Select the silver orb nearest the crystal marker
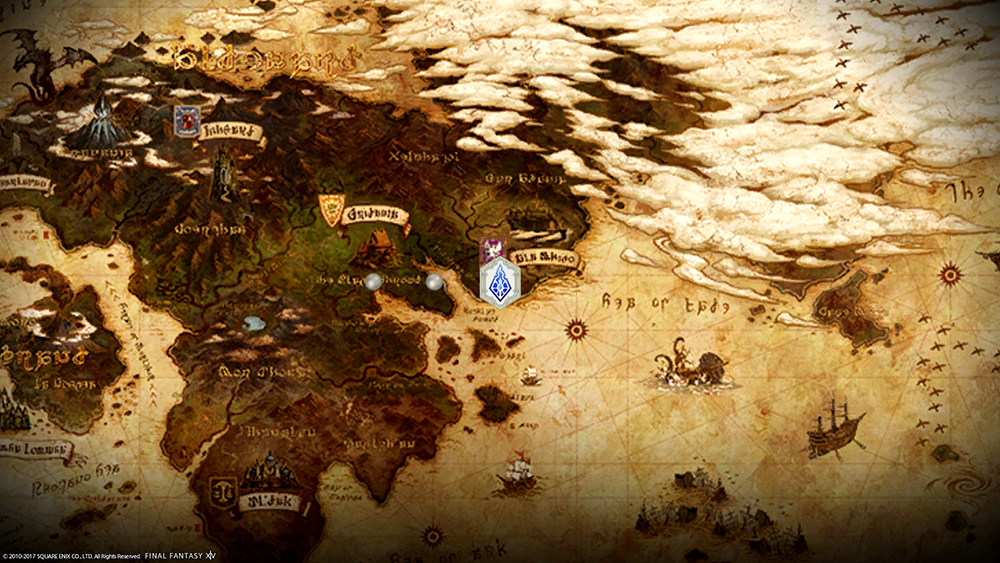1000x563 pixels. (434, 282)
